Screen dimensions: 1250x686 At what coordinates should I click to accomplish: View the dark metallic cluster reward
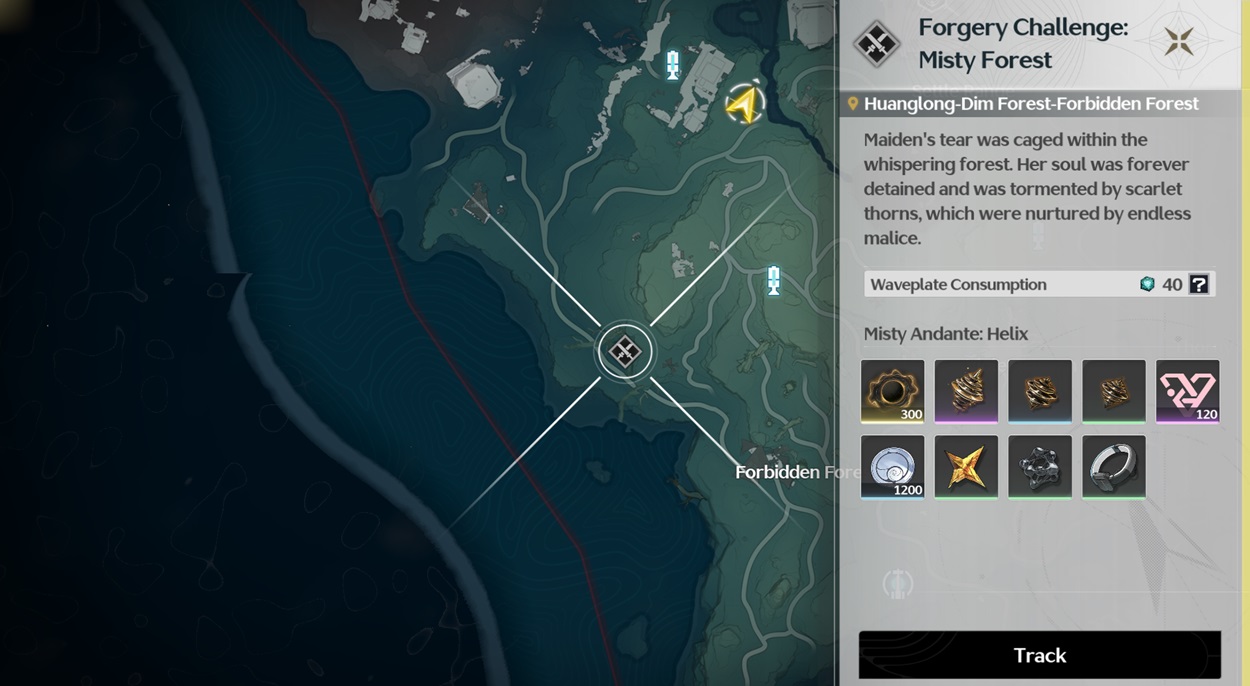(1040, 466)
